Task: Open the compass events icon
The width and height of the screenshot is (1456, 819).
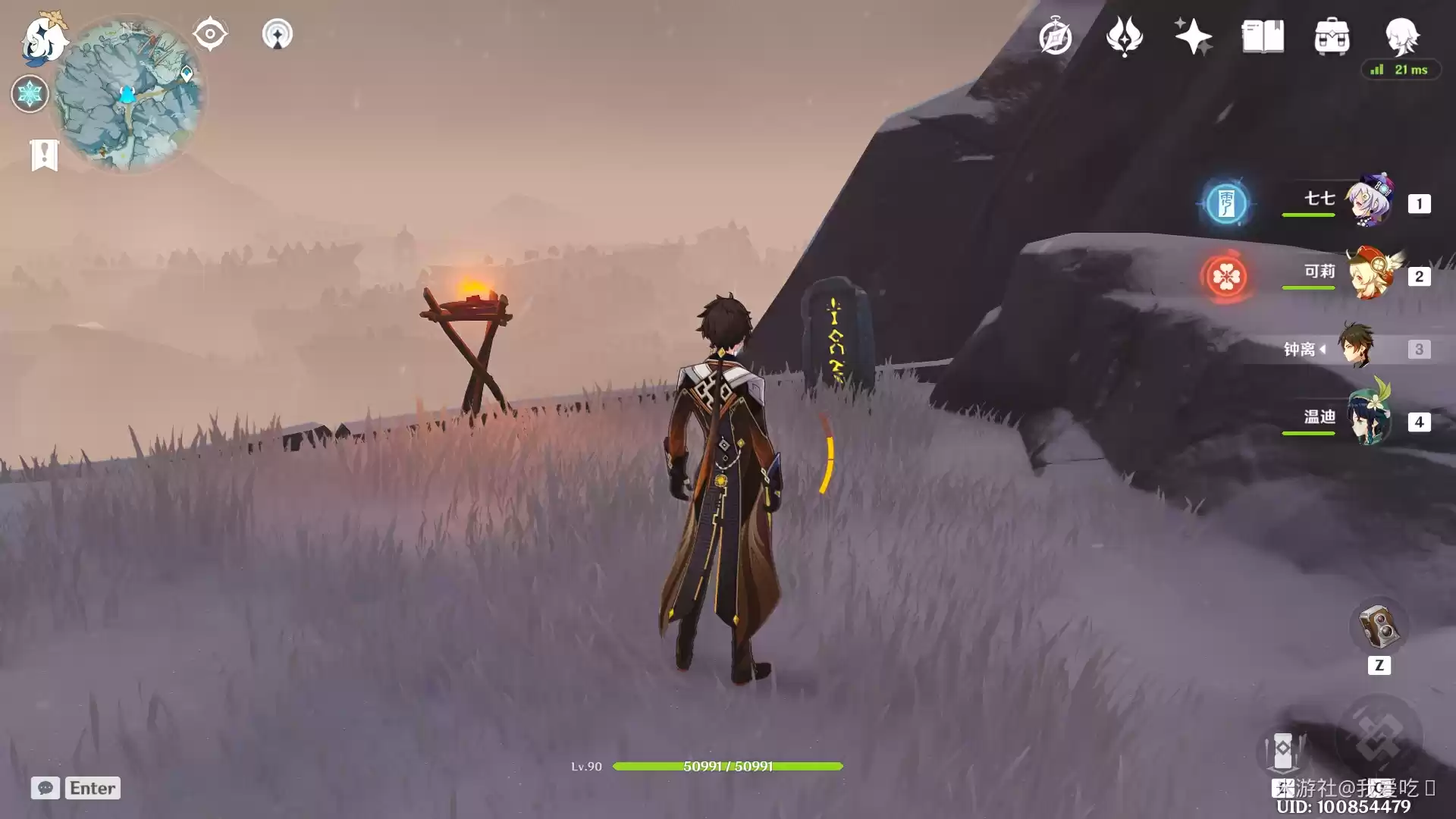Action: point(1055,37)
